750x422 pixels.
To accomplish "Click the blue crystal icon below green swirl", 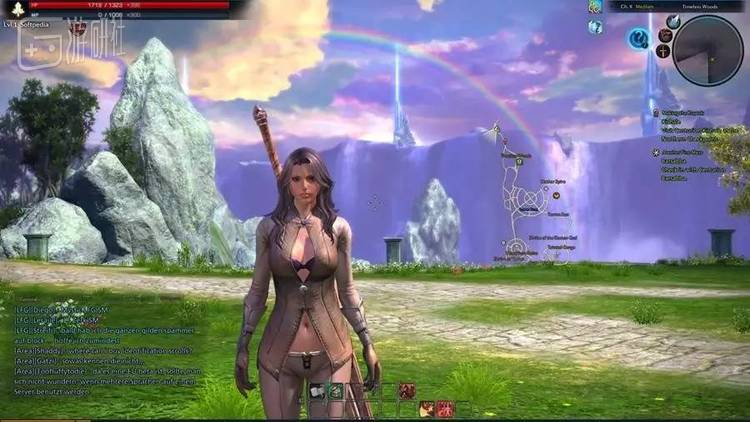I will [x=596, y=27].
